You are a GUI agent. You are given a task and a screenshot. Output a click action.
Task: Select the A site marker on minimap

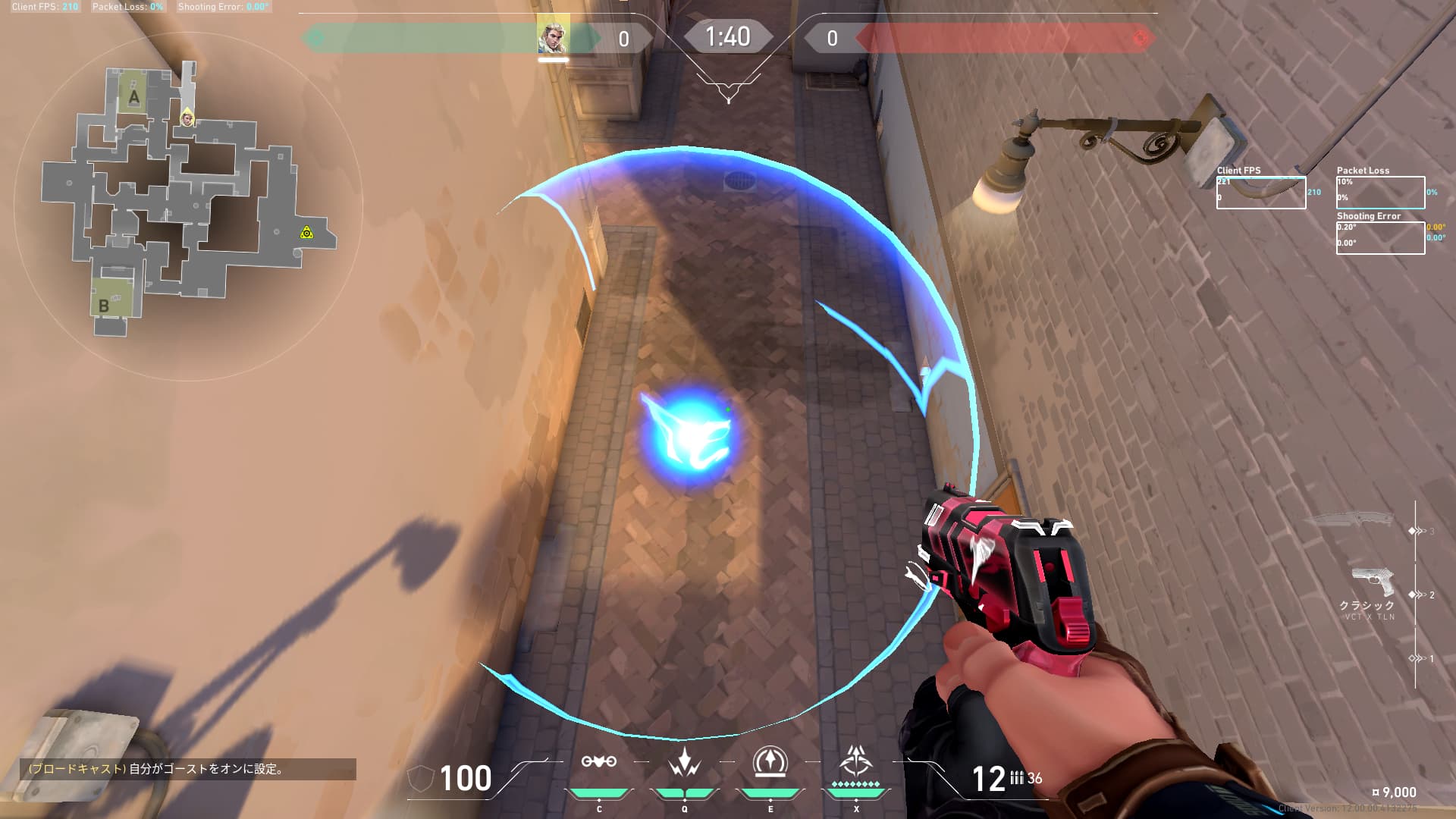point(134,96)
